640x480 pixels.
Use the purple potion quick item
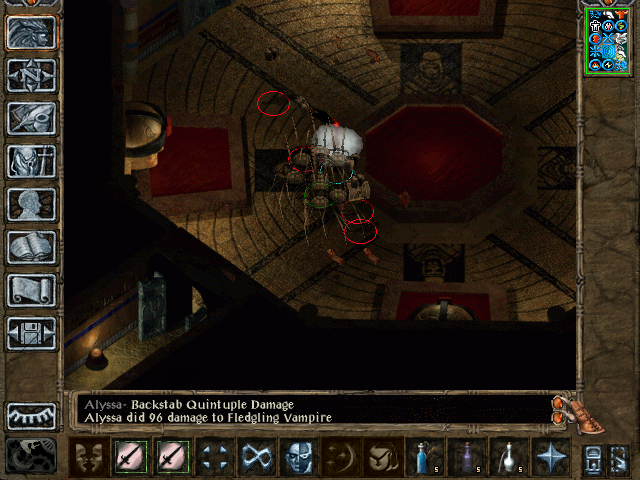466,458
